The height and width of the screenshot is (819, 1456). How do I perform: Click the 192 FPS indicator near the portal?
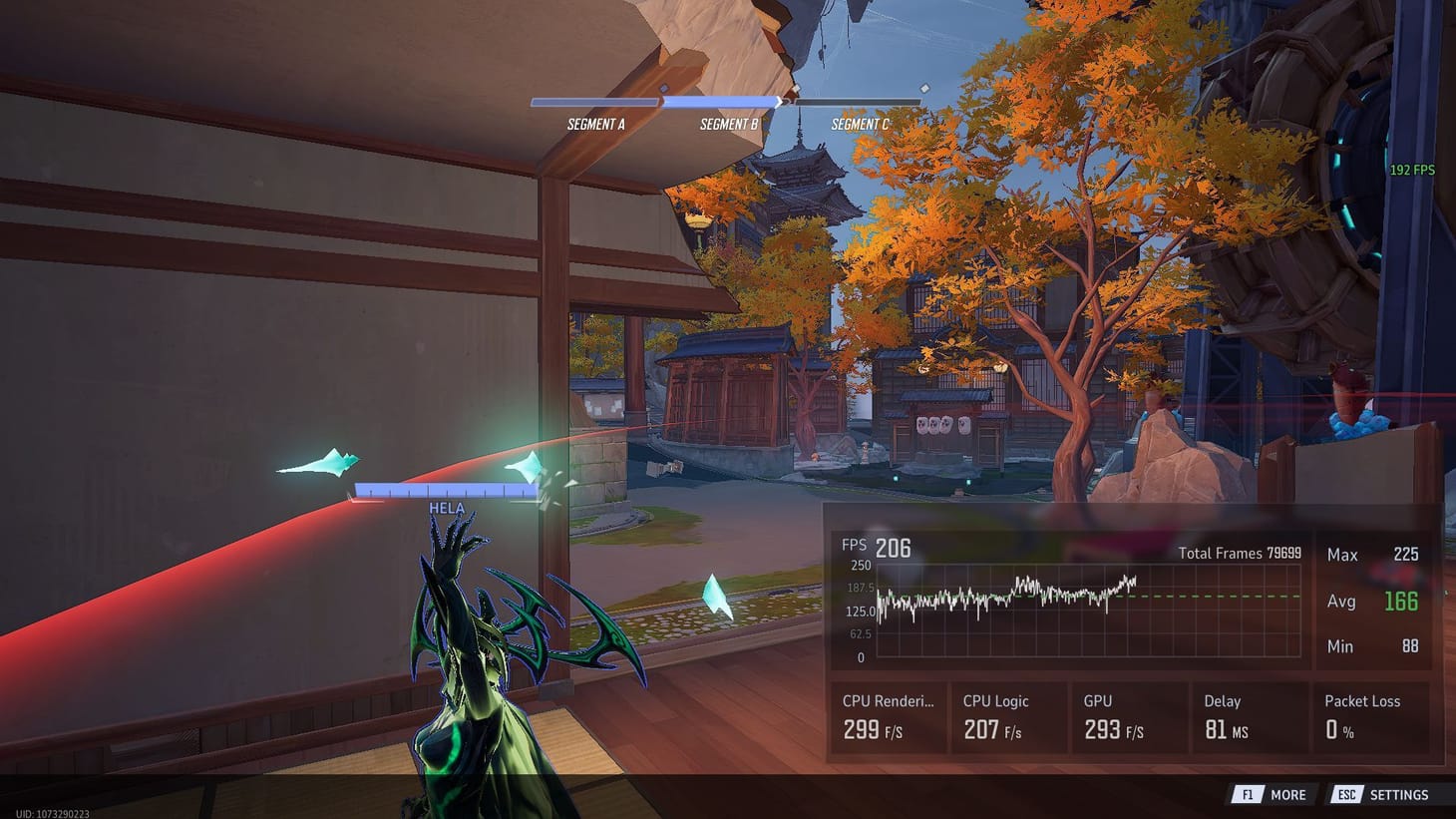(1413, 170)
